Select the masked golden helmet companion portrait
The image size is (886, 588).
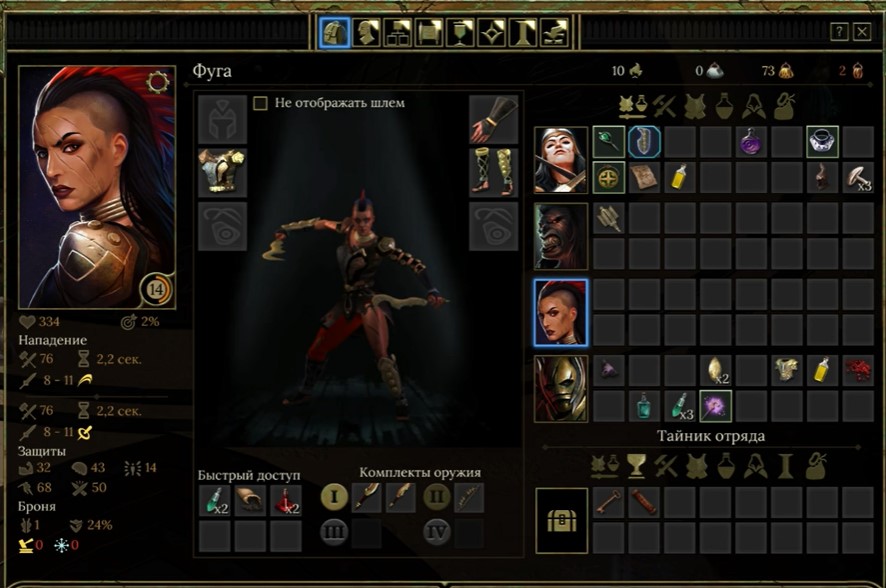point(561,389)
